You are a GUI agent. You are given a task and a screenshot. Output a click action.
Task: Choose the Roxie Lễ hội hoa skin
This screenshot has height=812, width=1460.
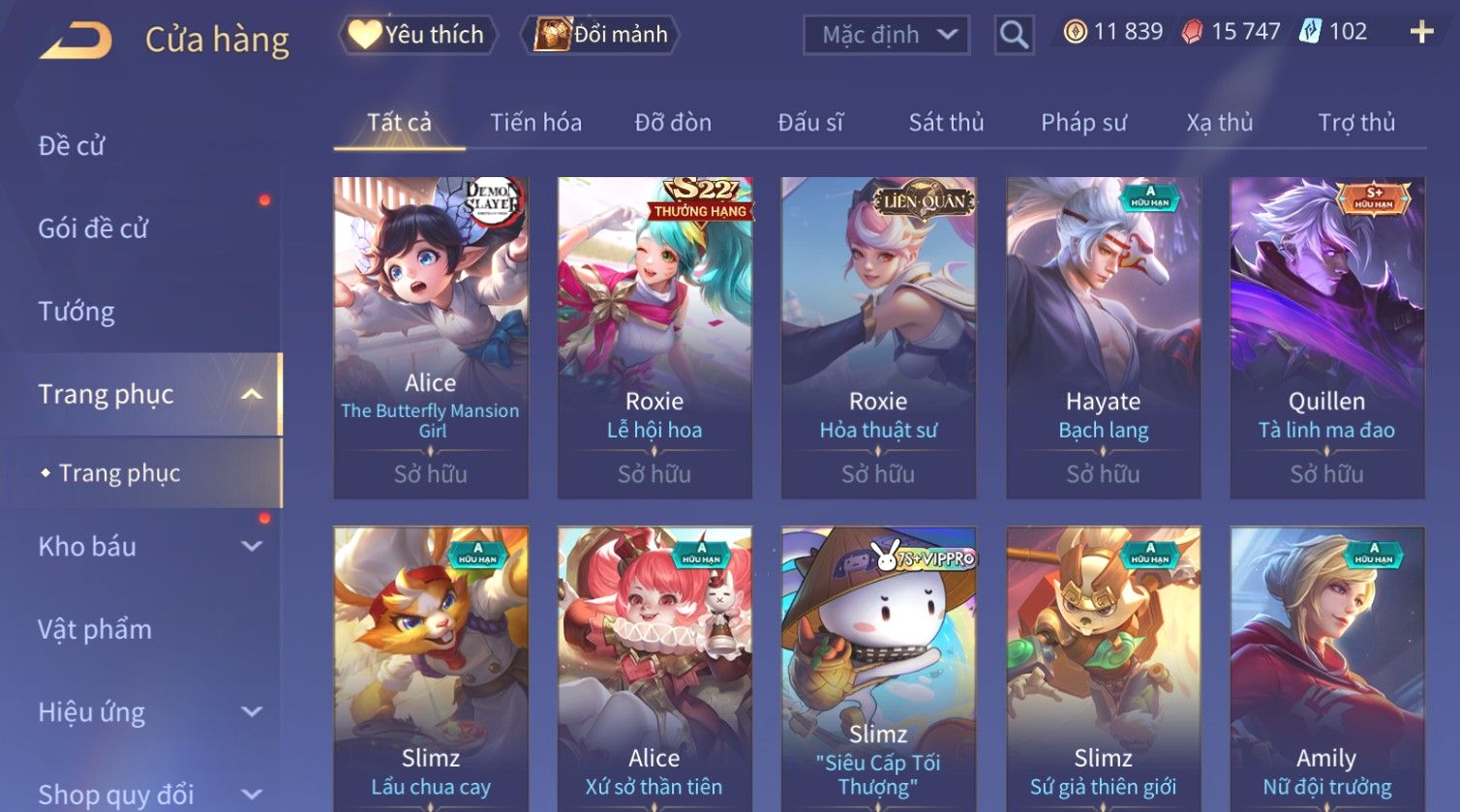coord(654,337)
